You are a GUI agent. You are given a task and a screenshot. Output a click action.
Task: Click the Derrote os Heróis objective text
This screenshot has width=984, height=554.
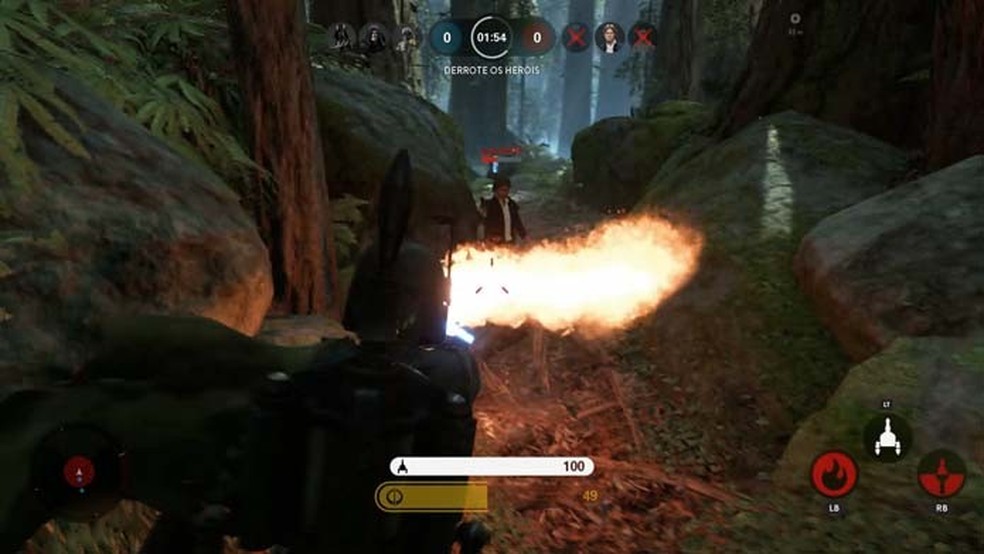point(491,70)
